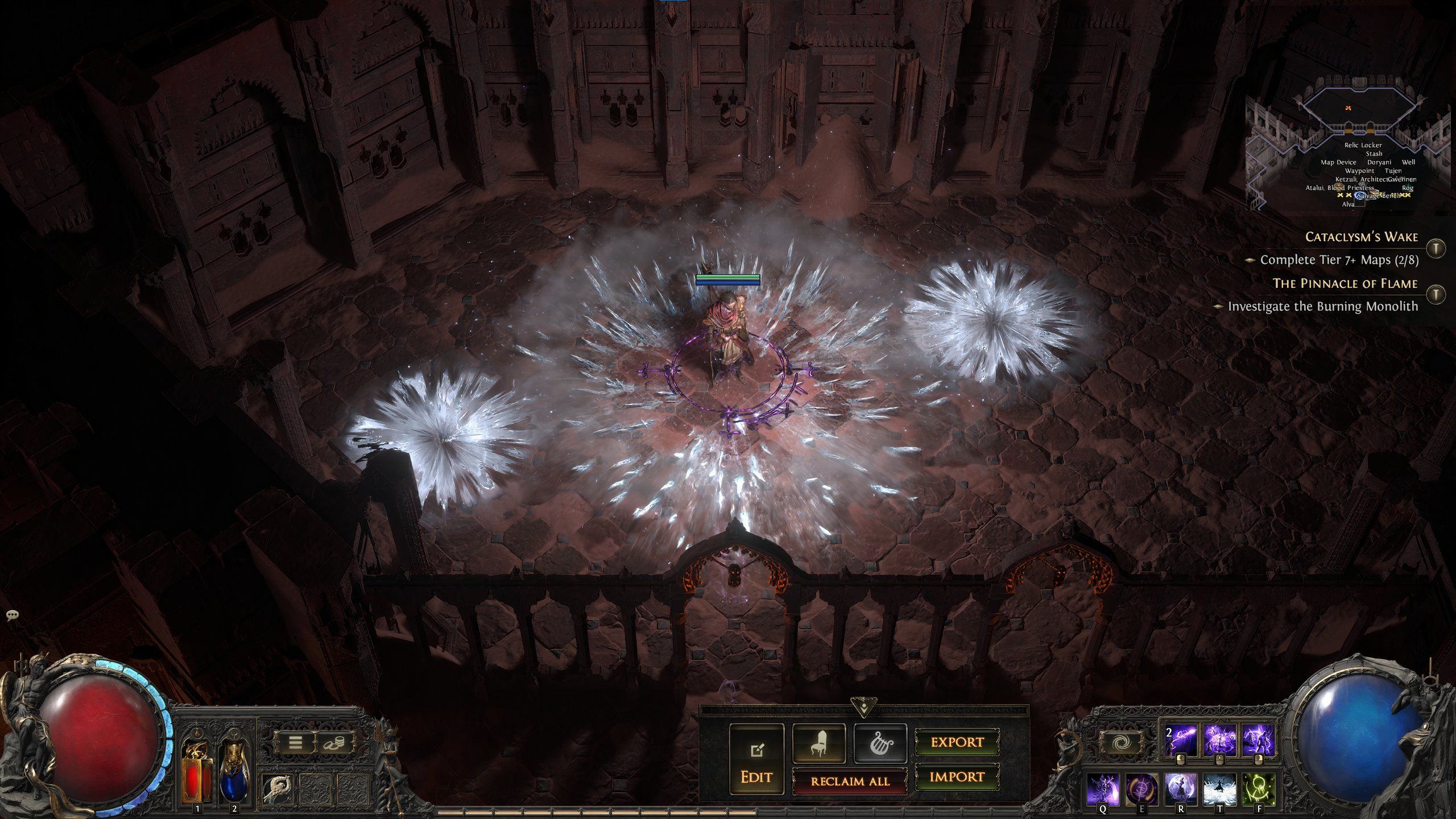Open the coin stack shop button
This screenshot has height=819, width=1456.
(x=334, y=742)
